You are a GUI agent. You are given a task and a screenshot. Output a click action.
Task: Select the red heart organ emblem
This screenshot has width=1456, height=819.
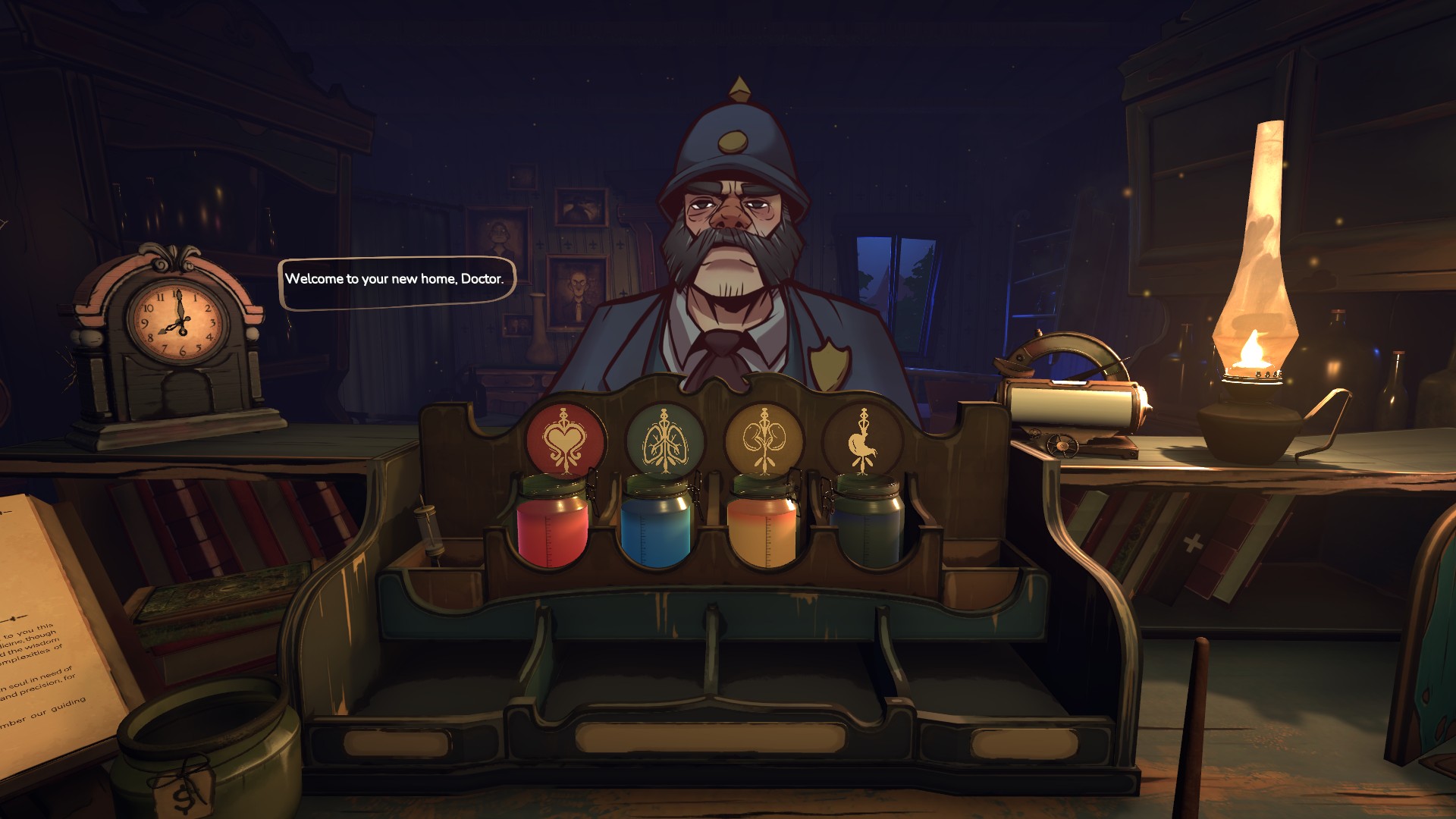click(x=566, y=441)
